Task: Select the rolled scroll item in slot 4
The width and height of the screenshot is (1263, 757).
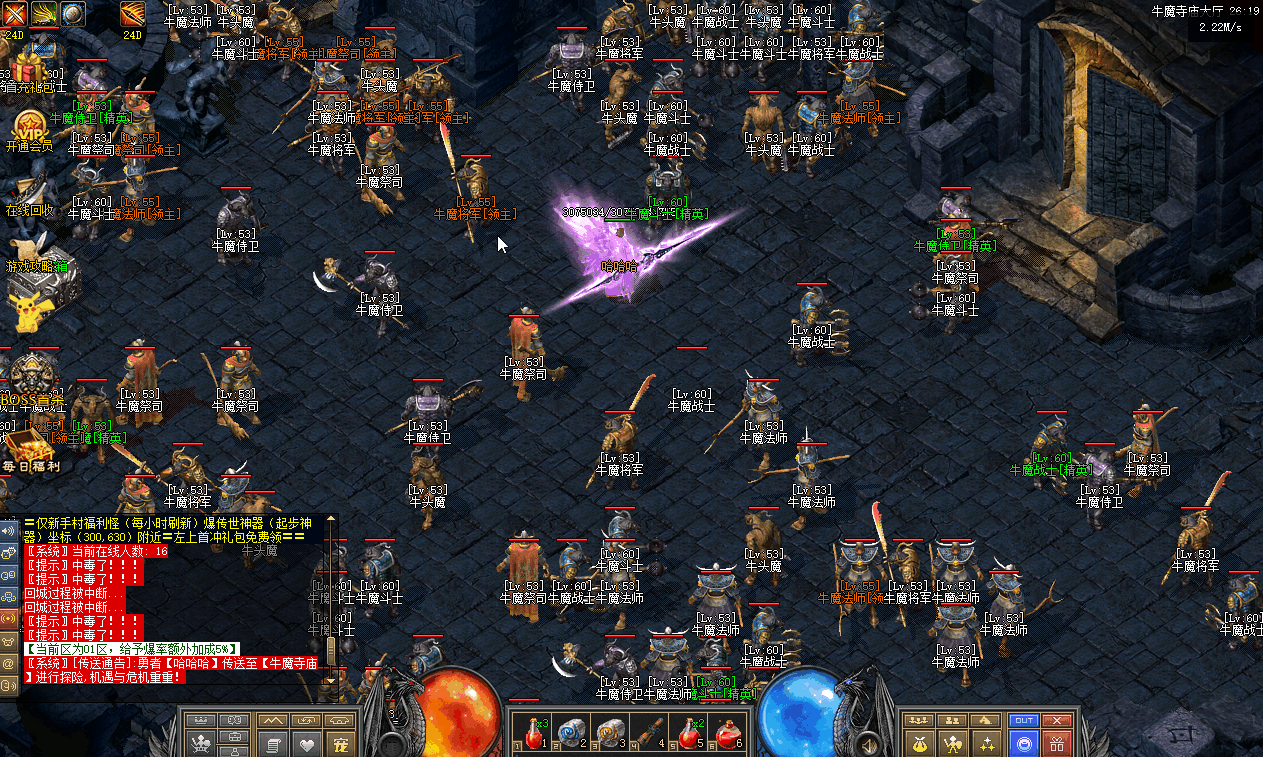Action: (649, 733)
